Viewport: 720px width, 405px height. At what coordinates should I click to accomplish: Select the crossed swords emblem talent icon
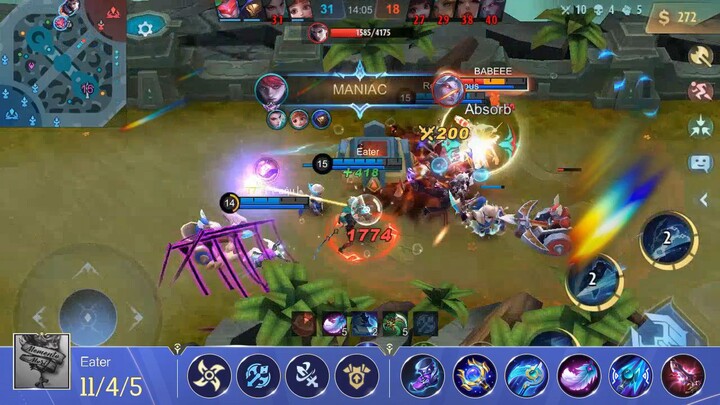[x=307, y=376]
